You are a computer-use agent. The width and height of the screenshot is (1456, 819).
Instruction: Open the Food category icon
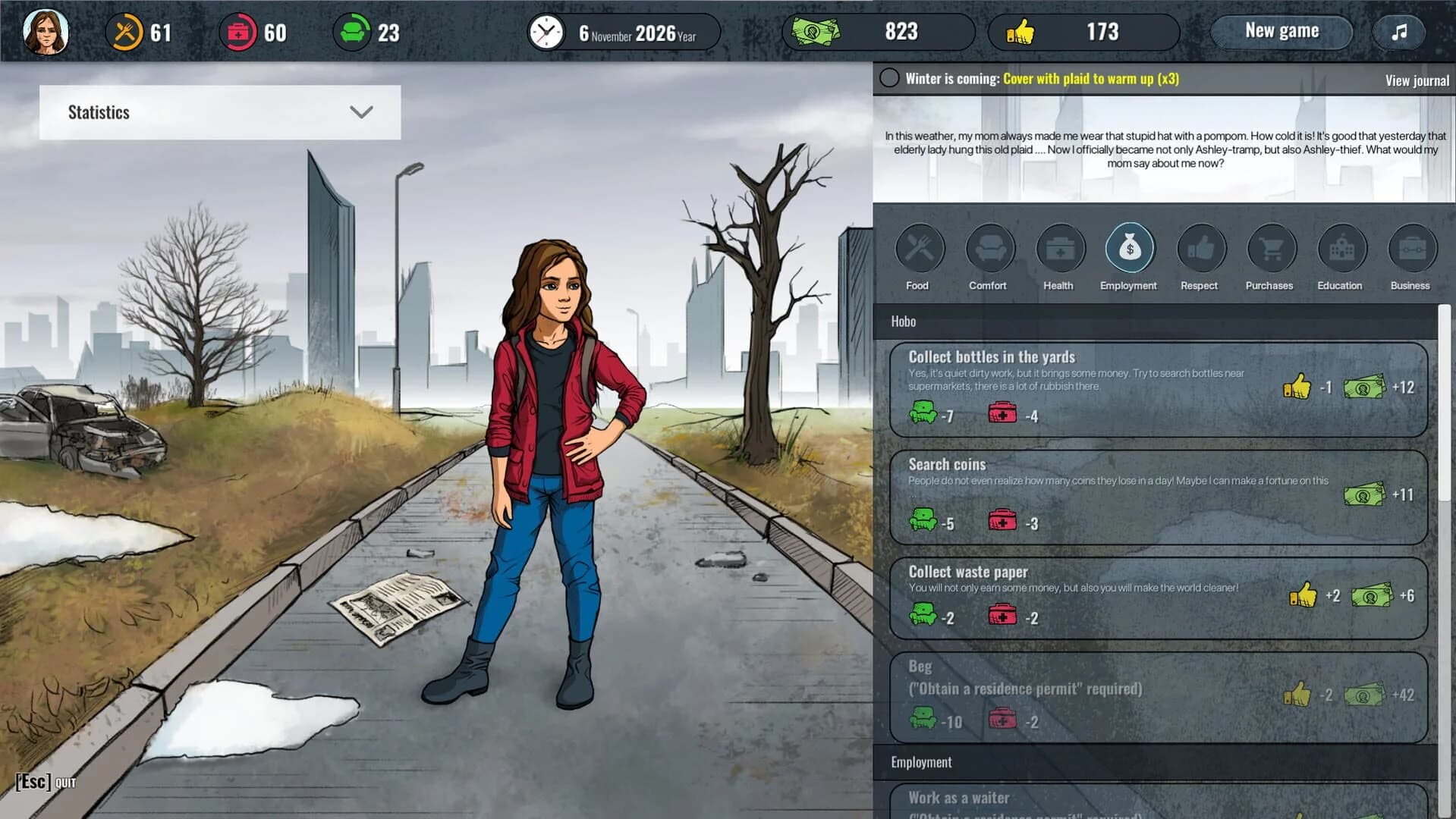919,248
